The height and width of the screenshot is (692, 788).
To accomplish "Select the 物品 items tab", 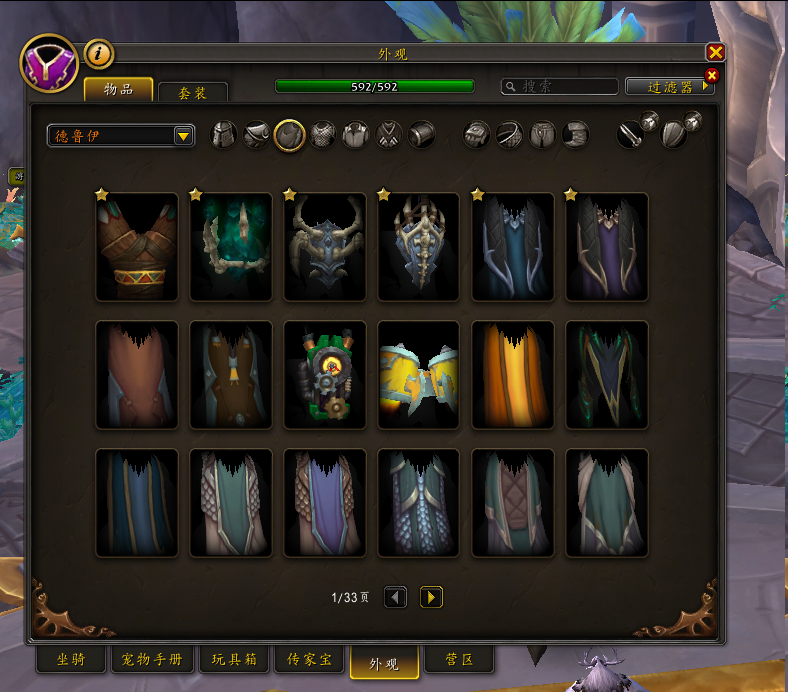I will (x=118, y=90).
